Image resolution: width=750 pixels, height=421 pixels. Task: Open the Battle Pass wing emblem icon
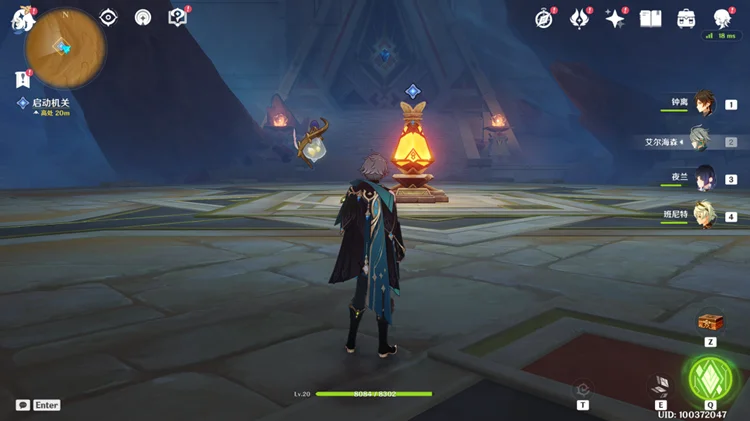[x=579, y=18]
